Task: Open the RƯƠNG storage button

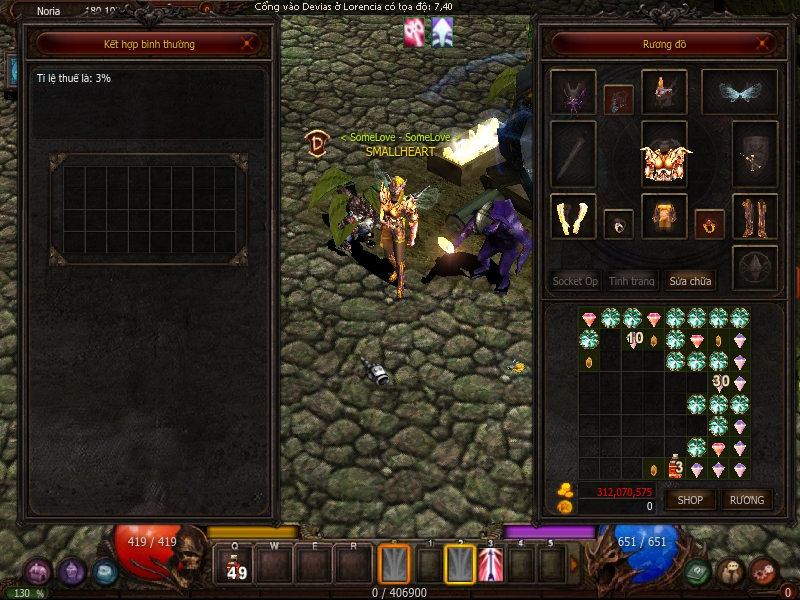Action: coord(746,499)
